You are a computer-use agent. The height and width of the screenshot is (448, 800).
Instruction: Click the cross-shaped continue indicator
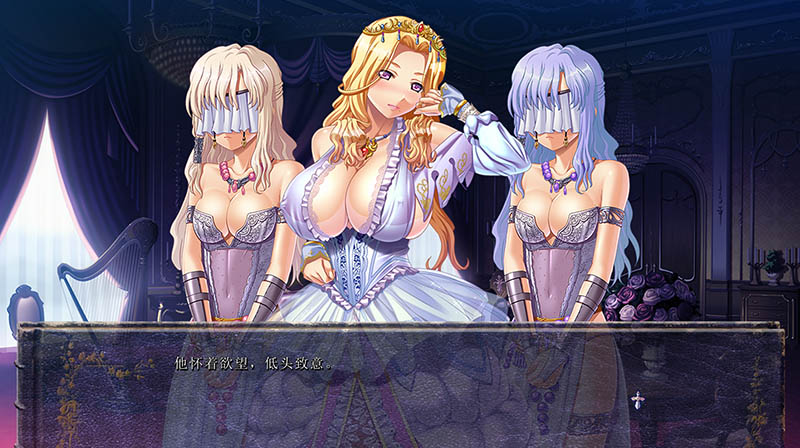[637, 400]
